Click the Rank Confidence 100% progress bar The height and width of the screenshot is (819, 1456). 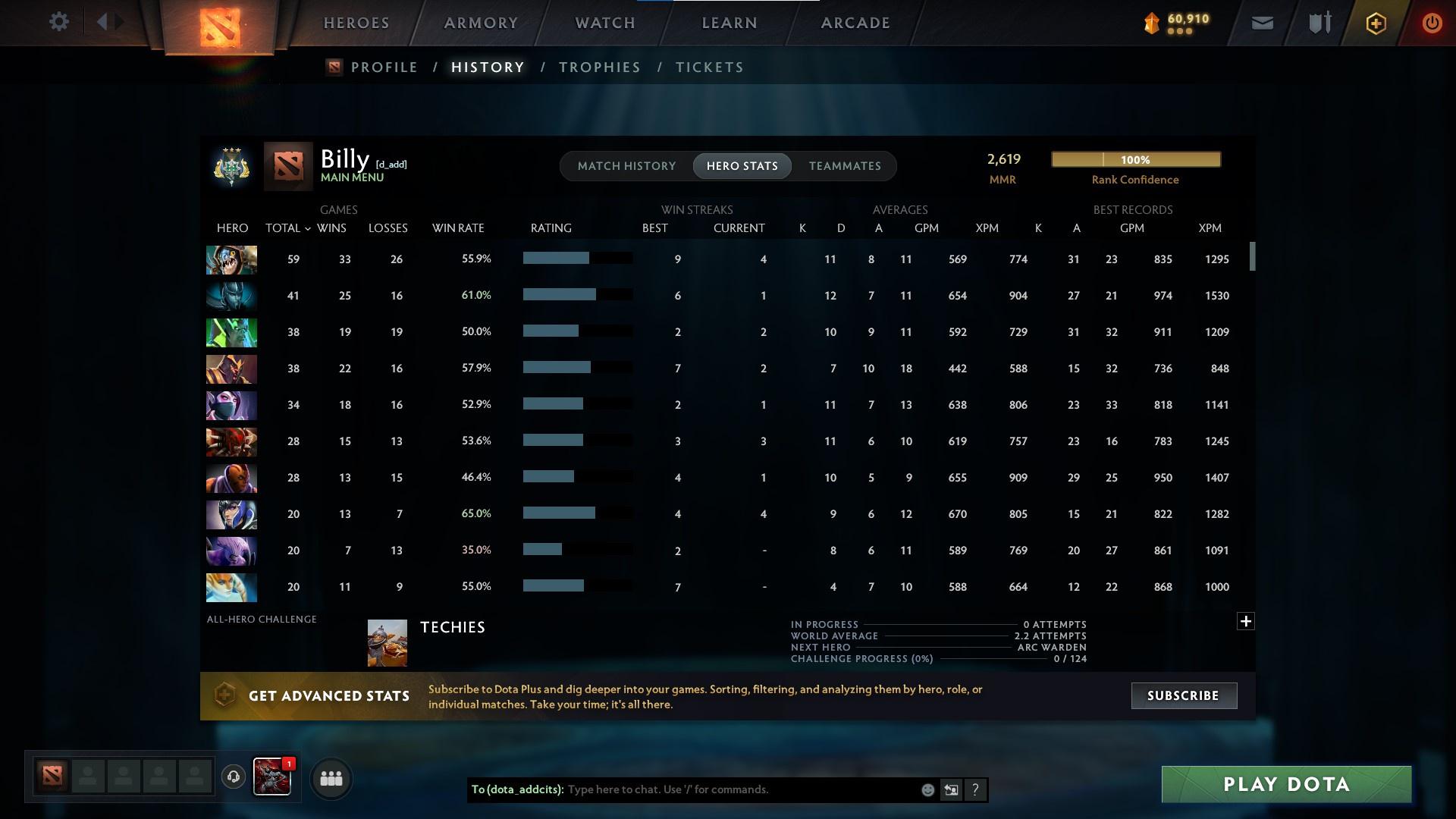[x=1135, y=159]
